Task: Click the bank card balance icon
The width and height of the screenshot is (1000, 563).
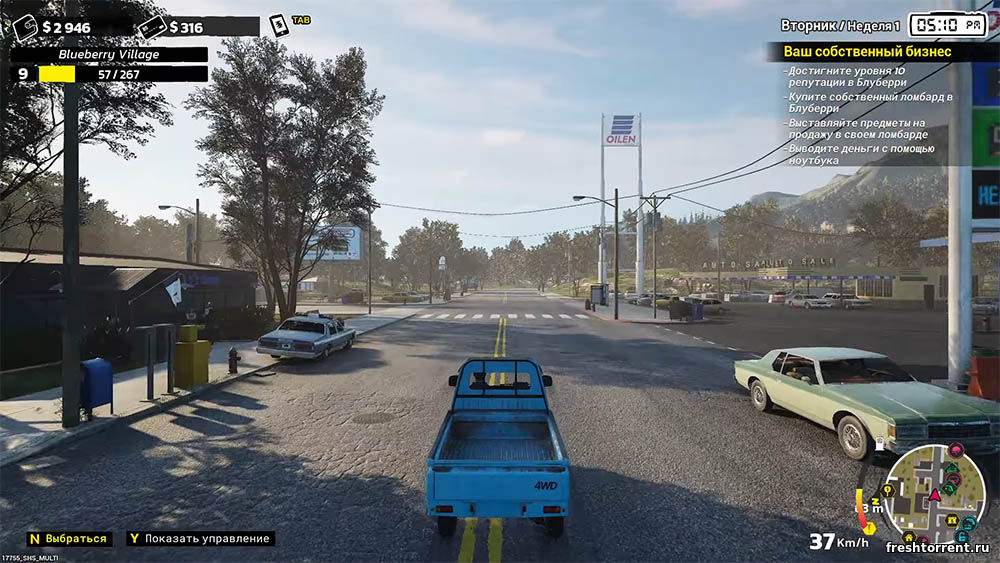Action: point(151,27)
